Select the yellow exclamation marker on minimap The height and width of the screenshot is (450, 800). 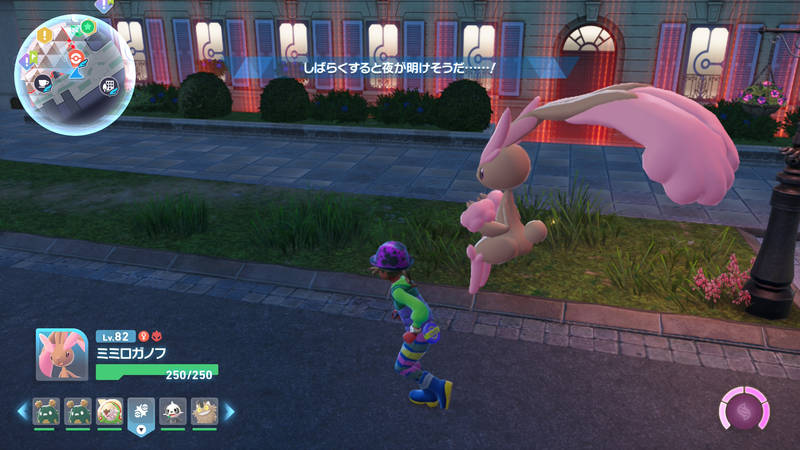tap(44, 35)
